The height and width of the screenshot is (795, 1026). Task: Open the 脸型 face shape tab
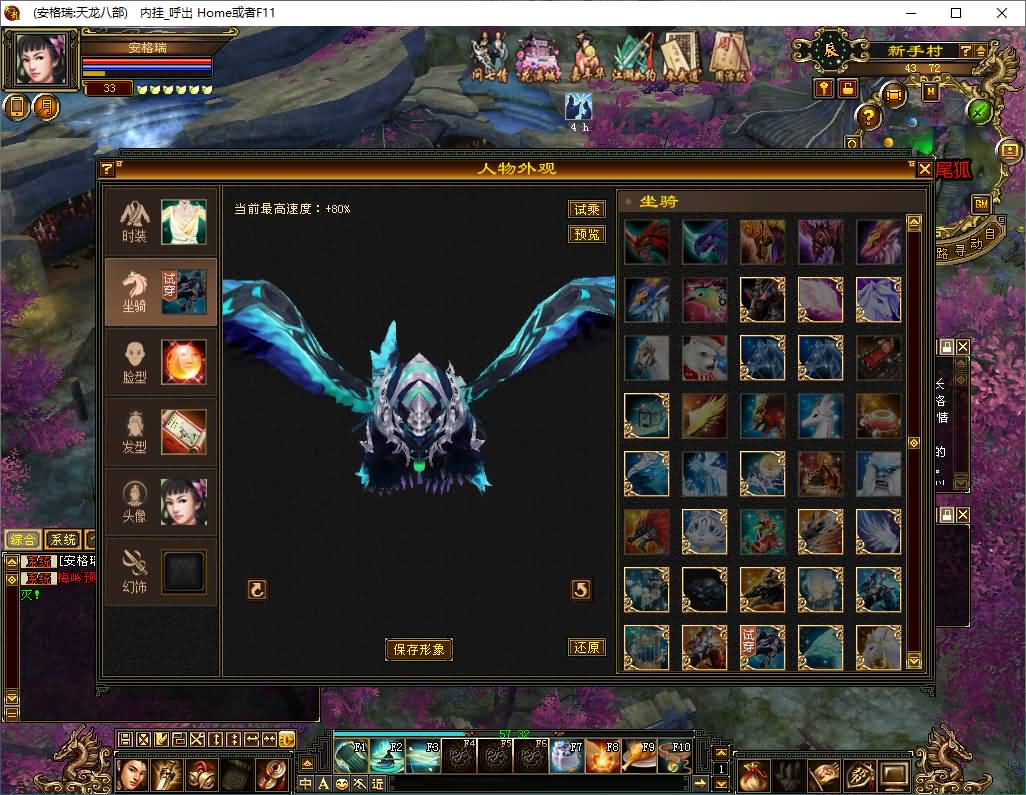click(x=161, y=362)
